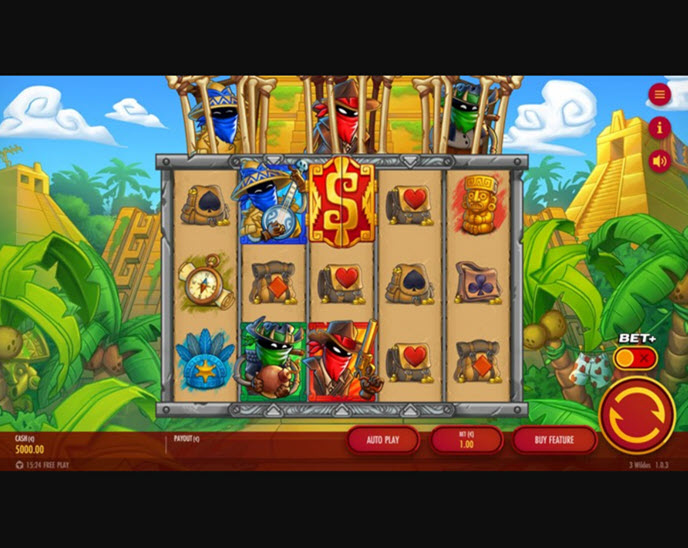The image size is (688, 548).
Task: Change the bet amount of 1.00
Action: coord(466,440)
